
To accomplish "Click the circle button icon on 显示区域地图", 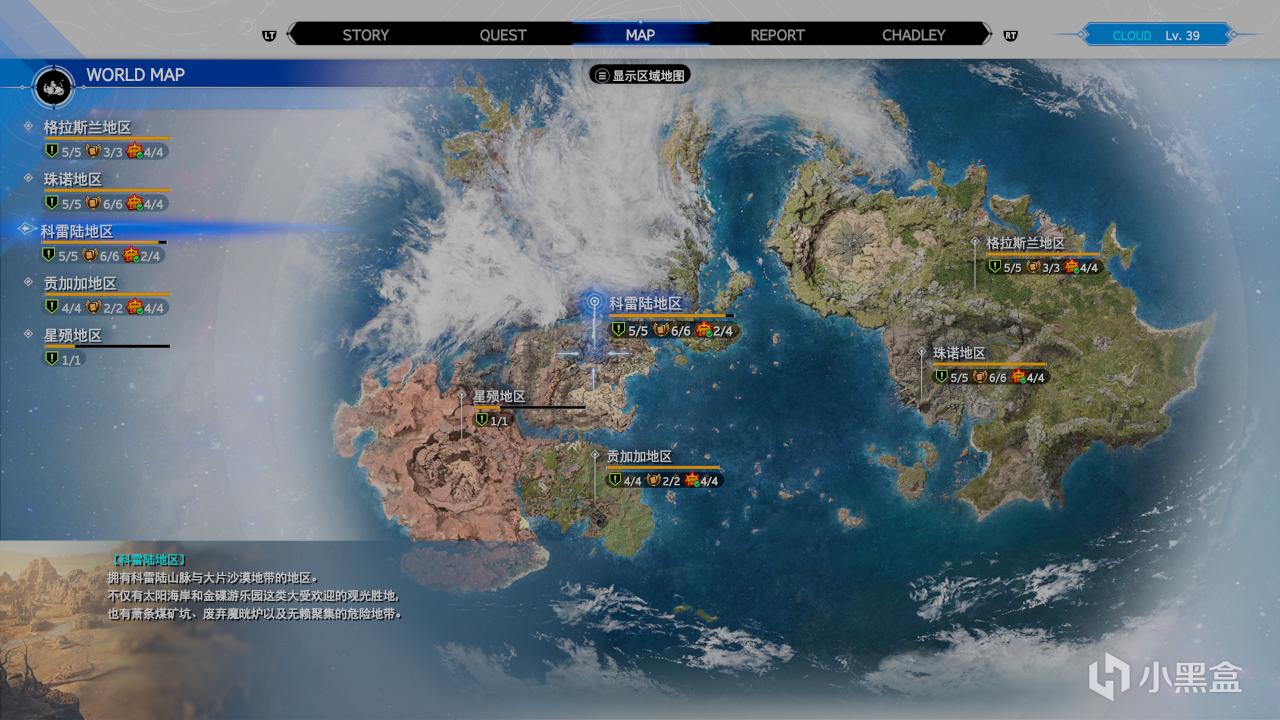I will [x=601, y=74].
